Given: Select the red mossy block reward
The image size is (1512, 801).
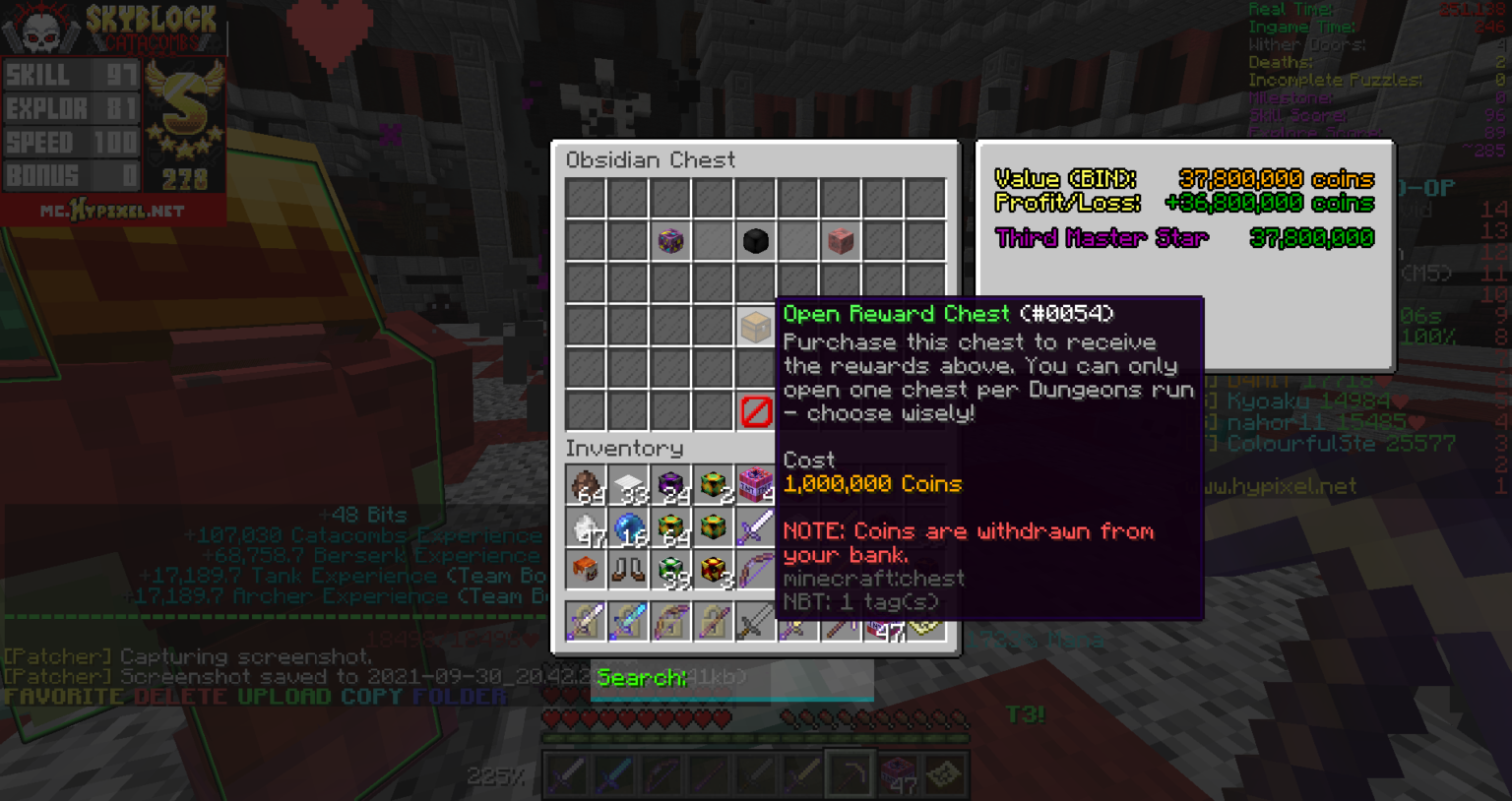Looking at the screenshot, I should tap(842, 239).
